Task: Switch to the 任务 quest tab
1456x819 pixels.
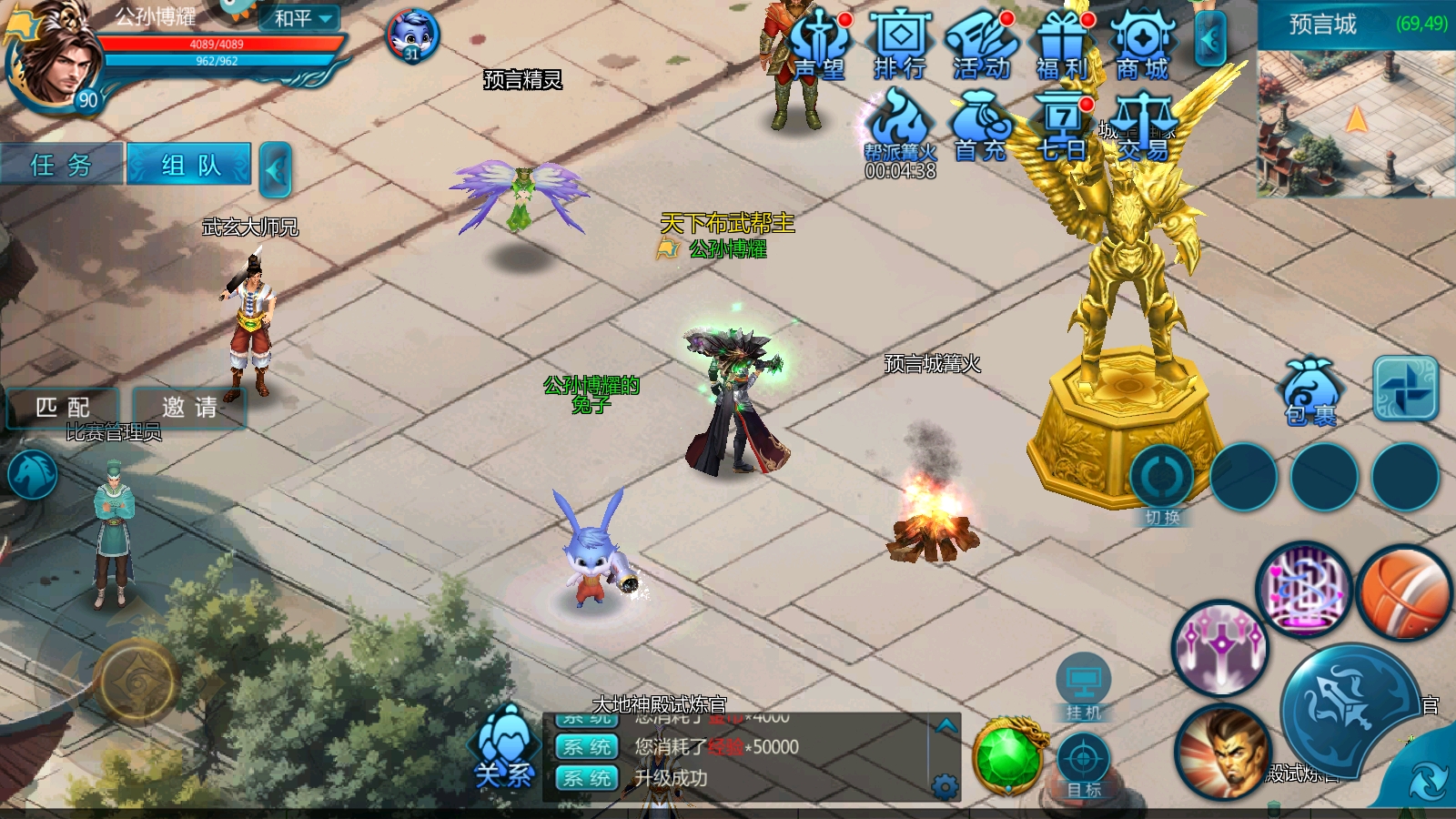Action: (x=62, y=165)
